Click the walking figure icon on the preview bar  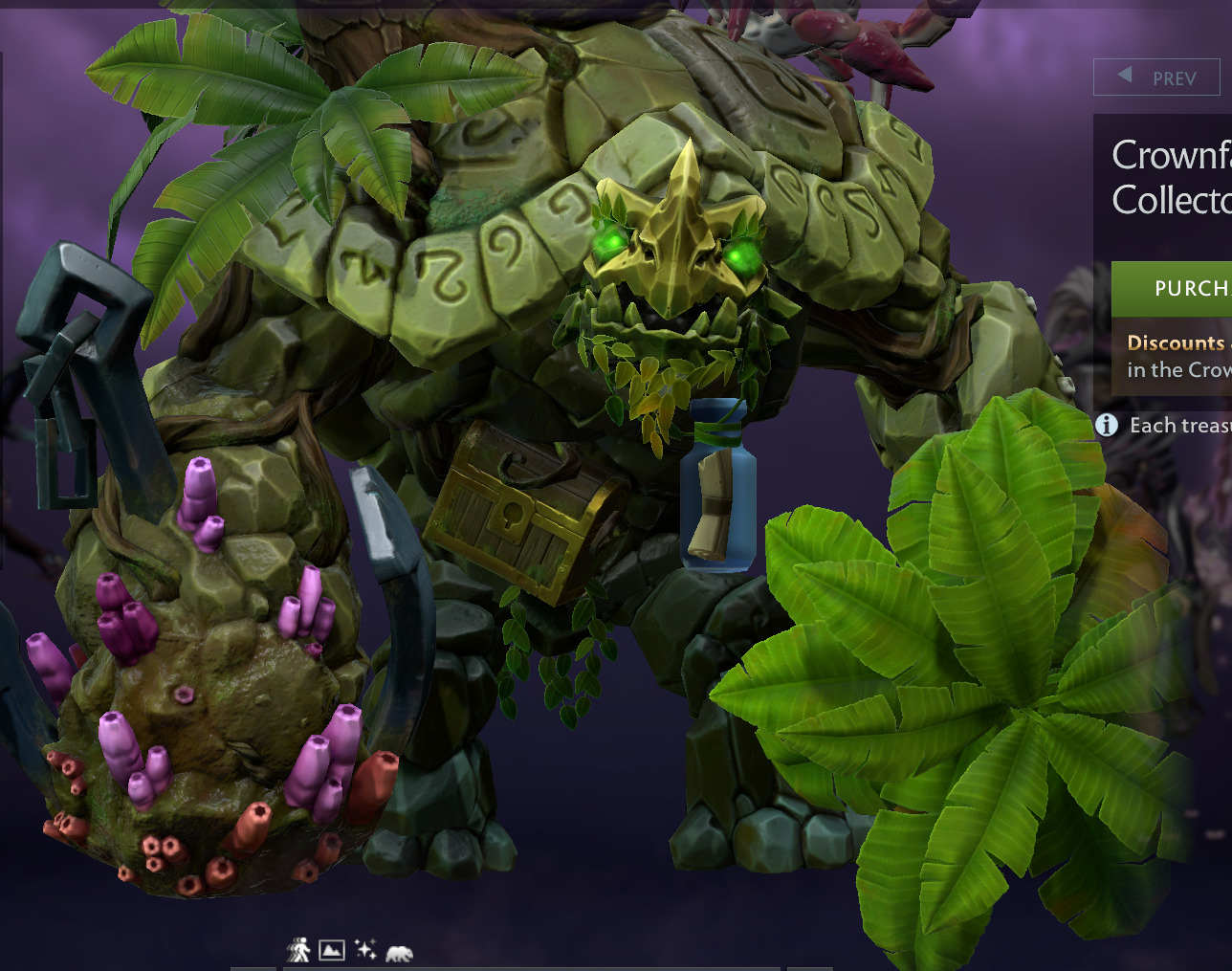click(x=298, y=950)
